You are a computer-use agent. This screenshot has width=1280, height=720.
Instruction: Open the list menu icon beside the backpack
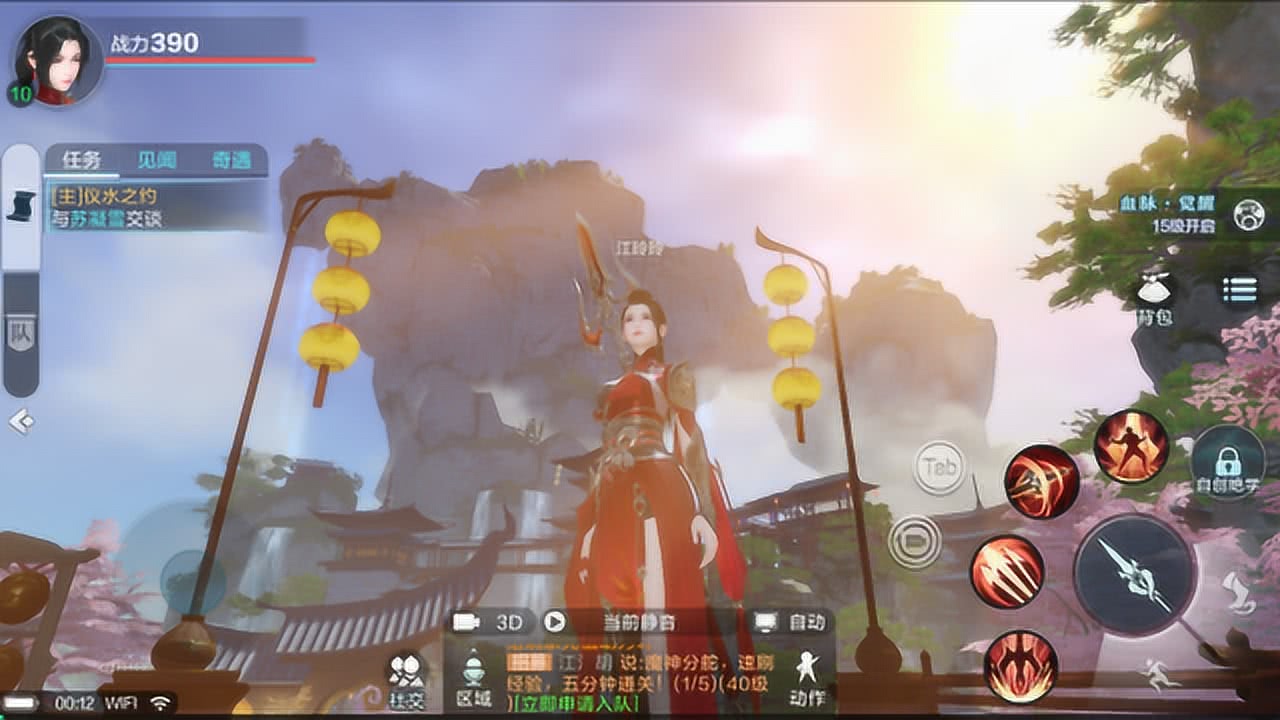pyautogui.click(x=1240, y=290)
